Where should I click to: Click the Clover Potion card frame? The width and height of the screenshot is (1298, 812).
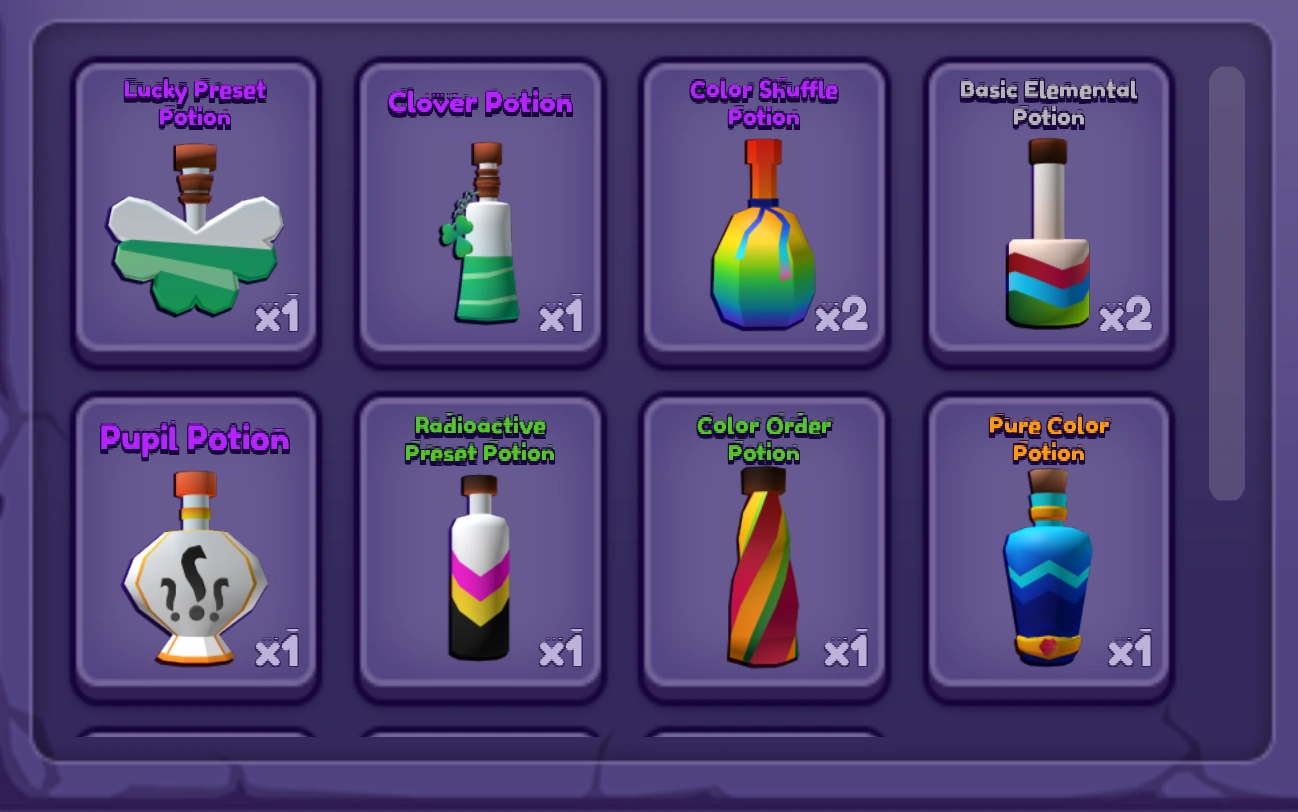pos(480,210)
